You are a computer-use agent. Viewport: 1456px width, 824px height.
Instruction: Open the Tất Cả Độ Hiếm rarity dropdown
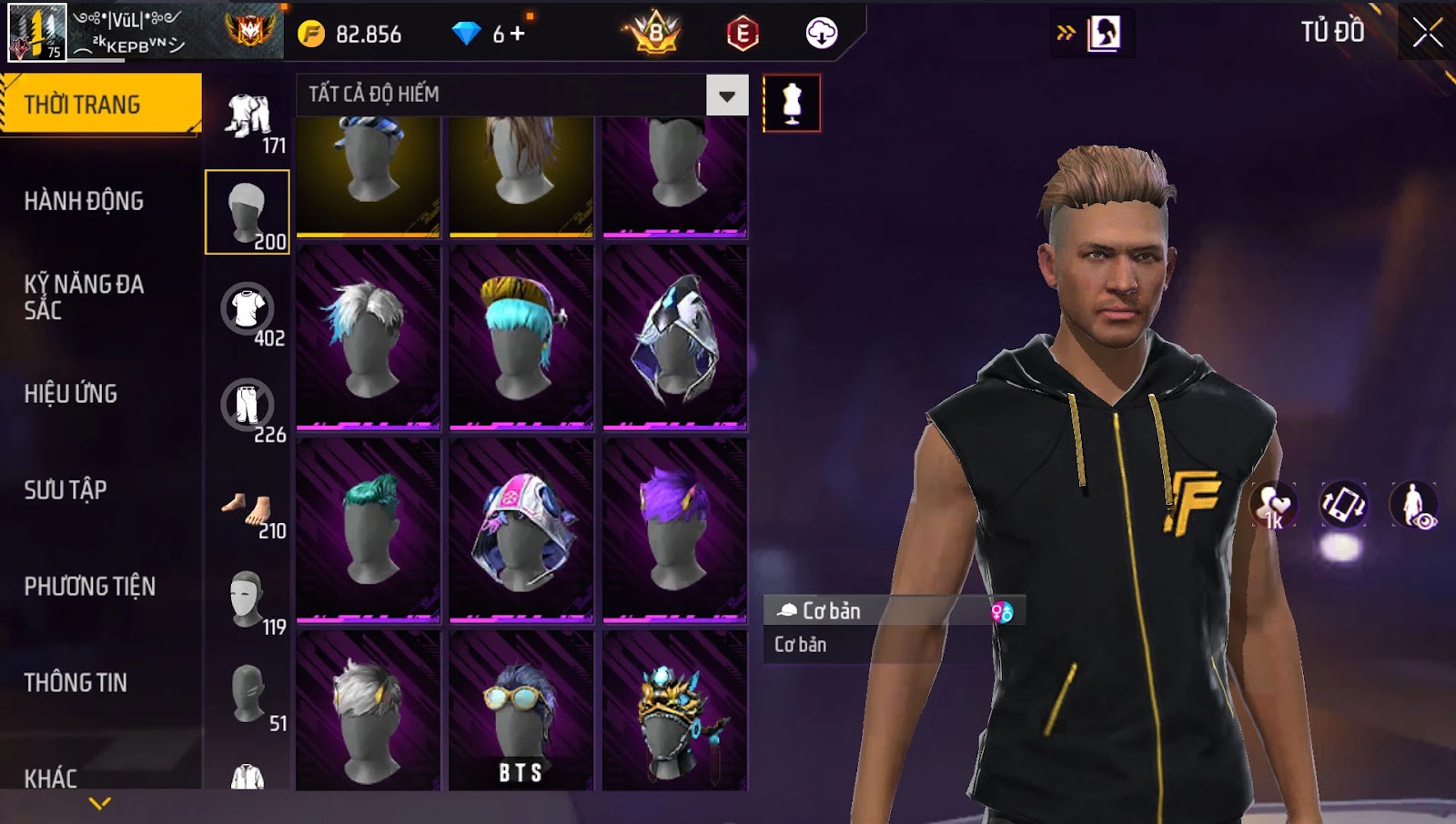726,95
